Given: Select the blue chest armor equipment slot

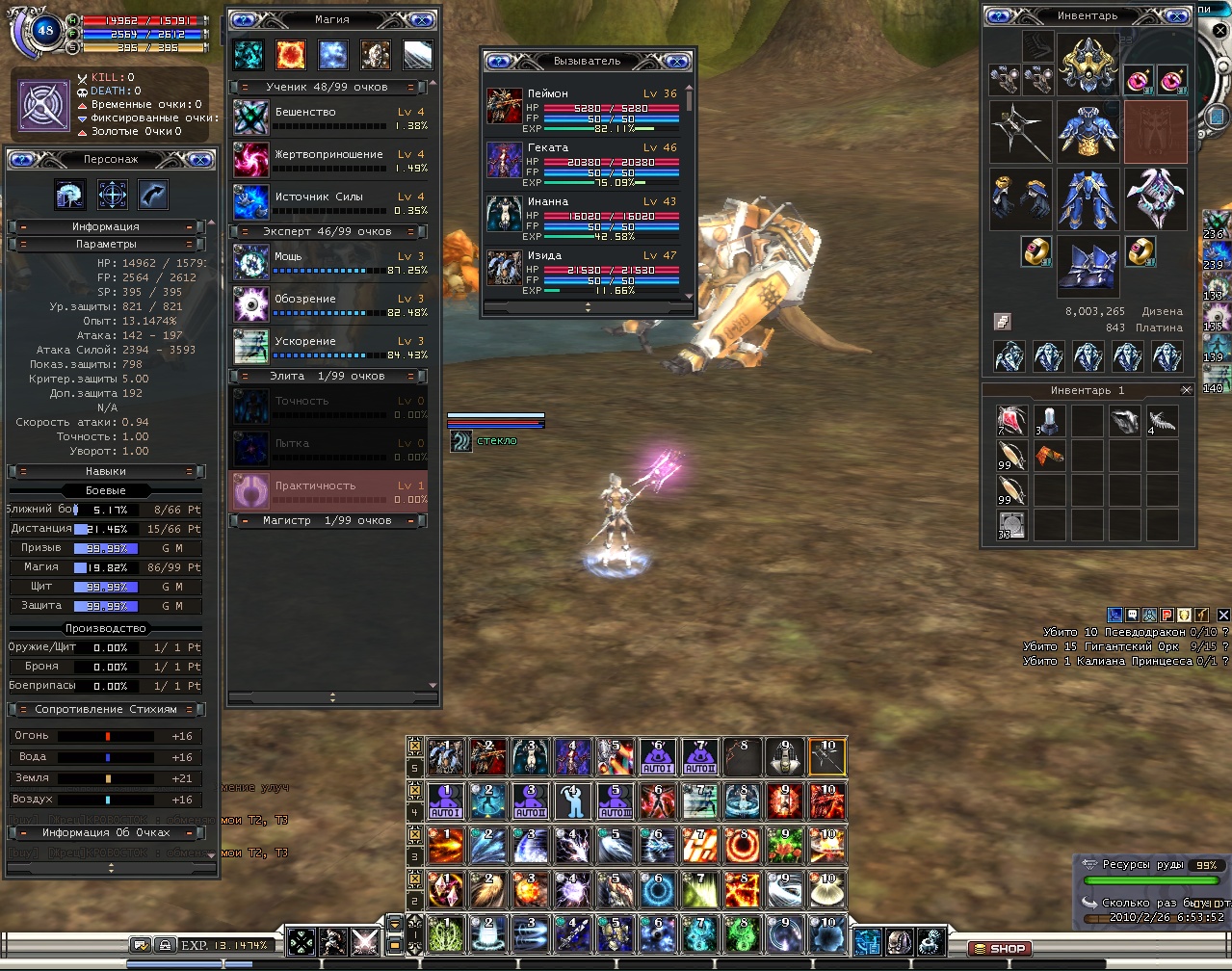Looking at the screenshot, I should (1088, 131).
